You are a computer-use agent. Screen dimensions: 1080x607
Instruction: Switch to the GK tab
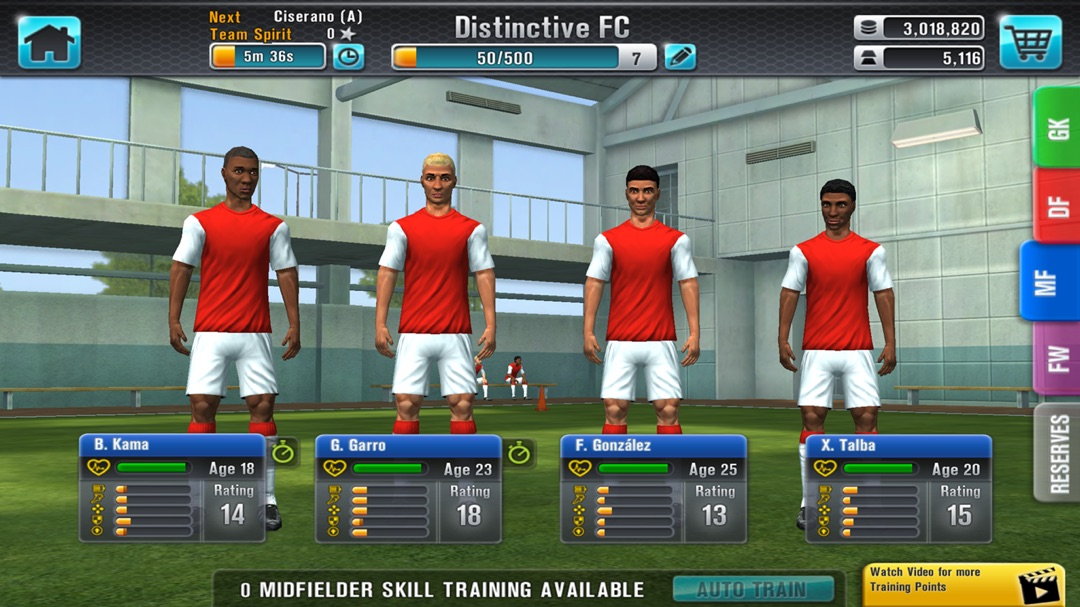[1056, 127]
